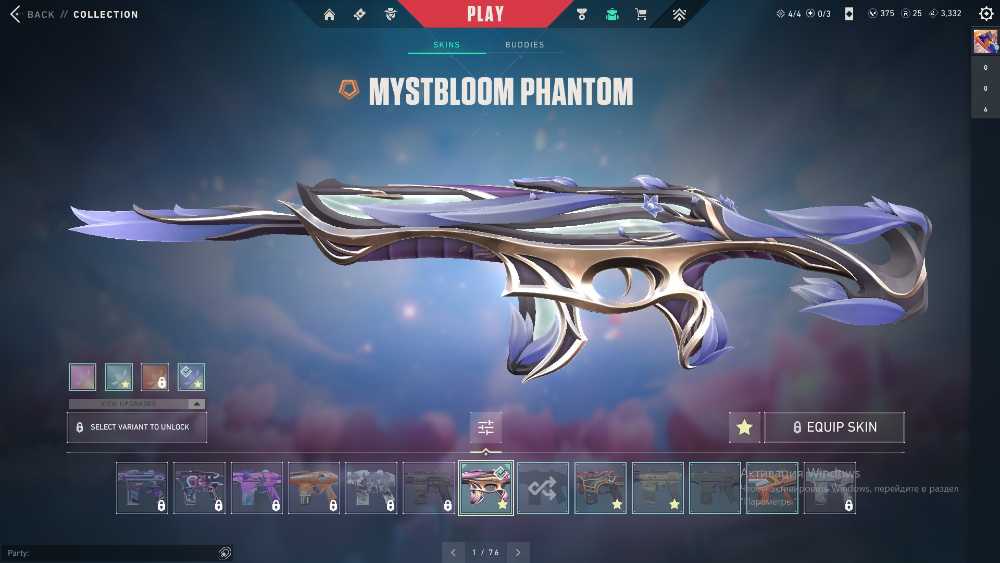Expand the View Upgrades bar
Image resolution: width=1000 pixels, height=563 pixels.
(x=136, y=403)
